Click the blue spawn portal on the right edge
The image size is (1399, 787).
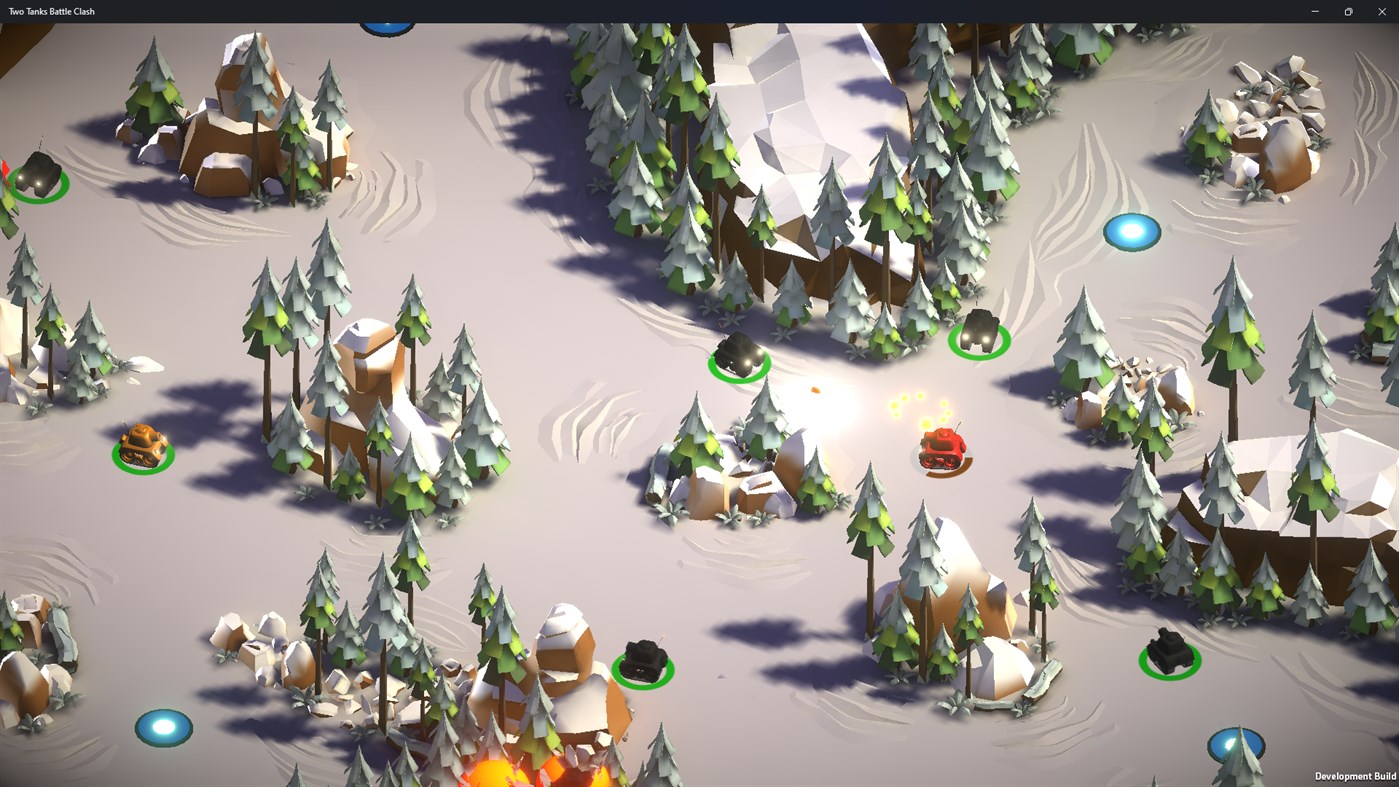tap(1131, 231)
